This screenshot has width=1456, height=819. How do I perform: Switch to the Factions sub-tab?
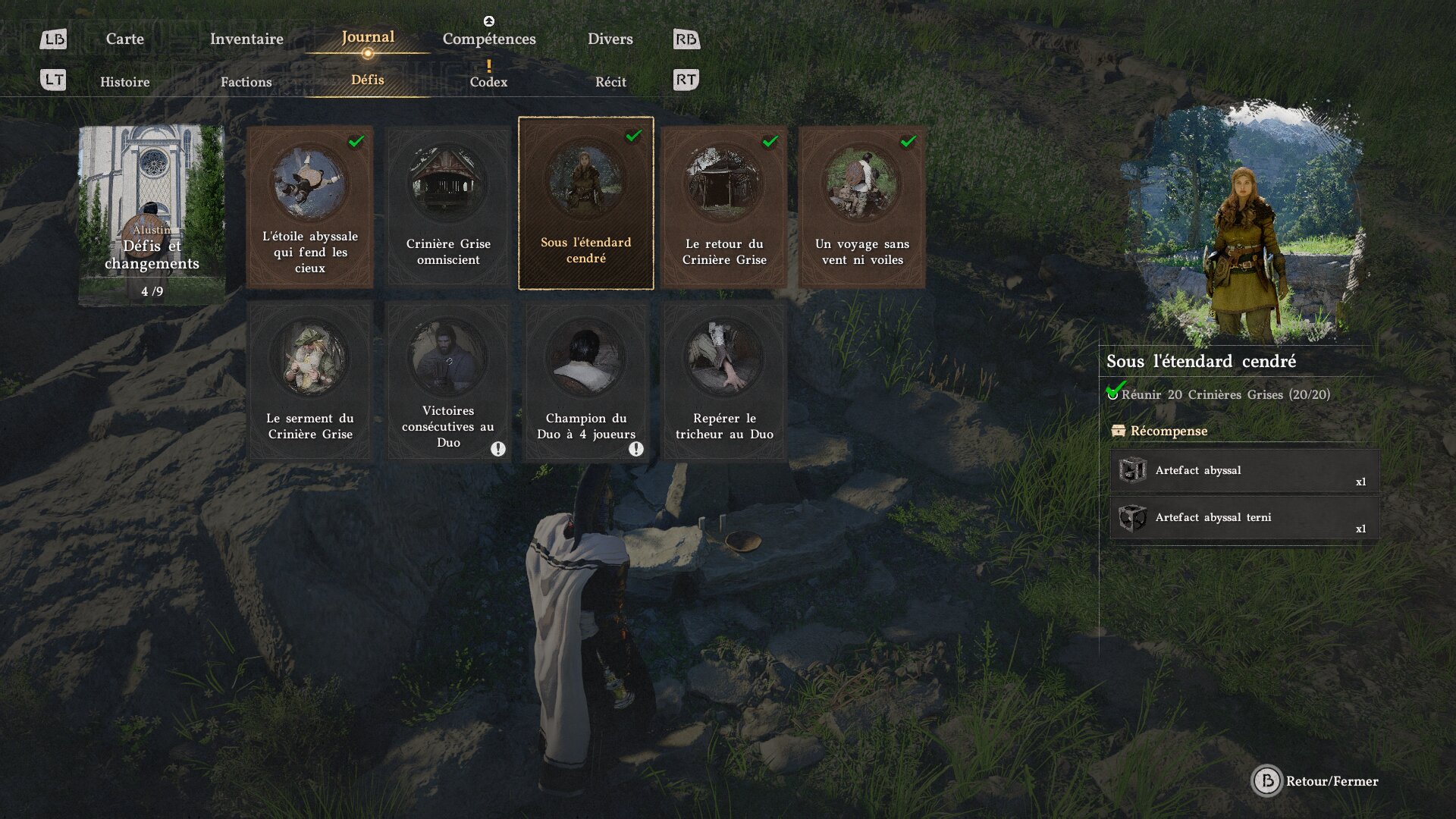[x=246, y=82]
